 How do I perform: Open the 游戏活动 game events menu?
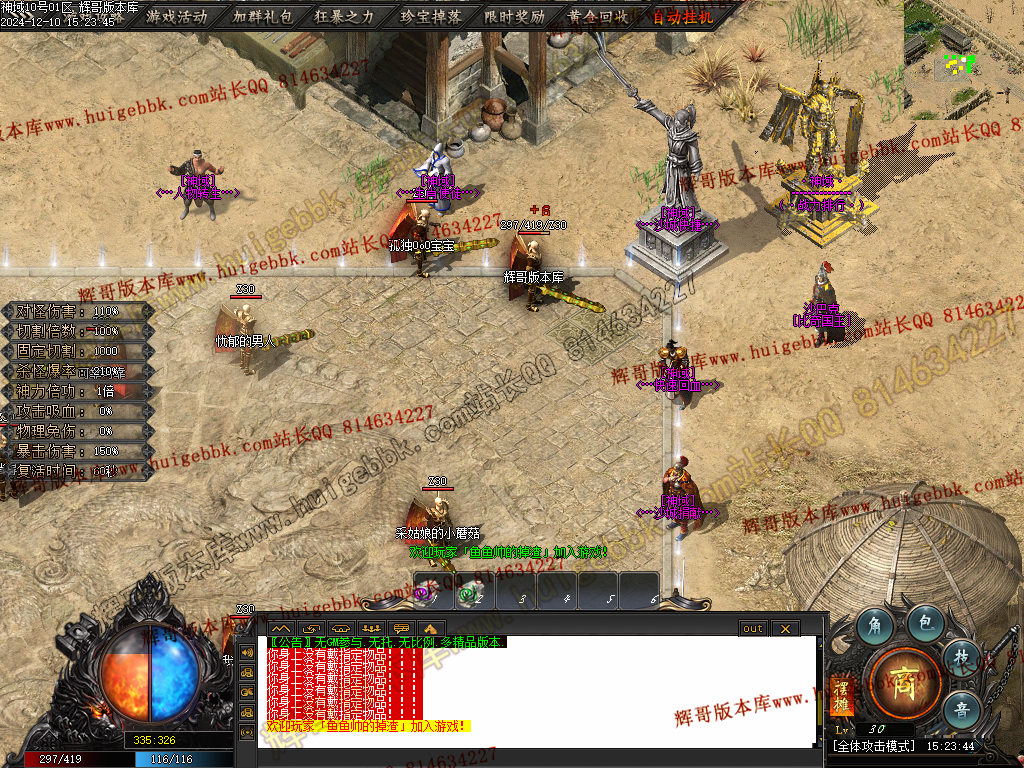177,16
